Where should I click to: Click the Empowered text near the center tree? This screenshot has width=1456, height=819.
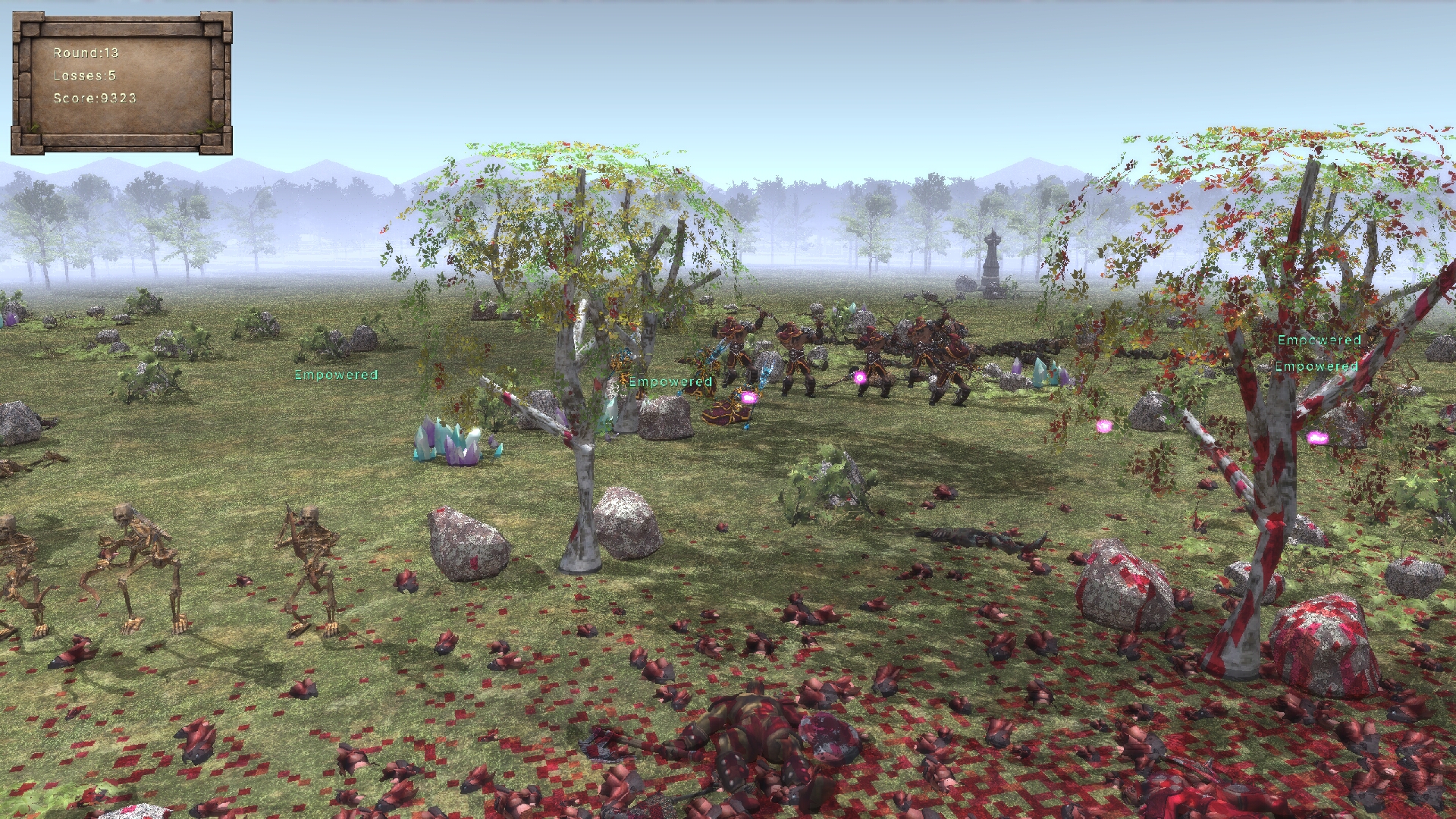[x=668, y=381]
